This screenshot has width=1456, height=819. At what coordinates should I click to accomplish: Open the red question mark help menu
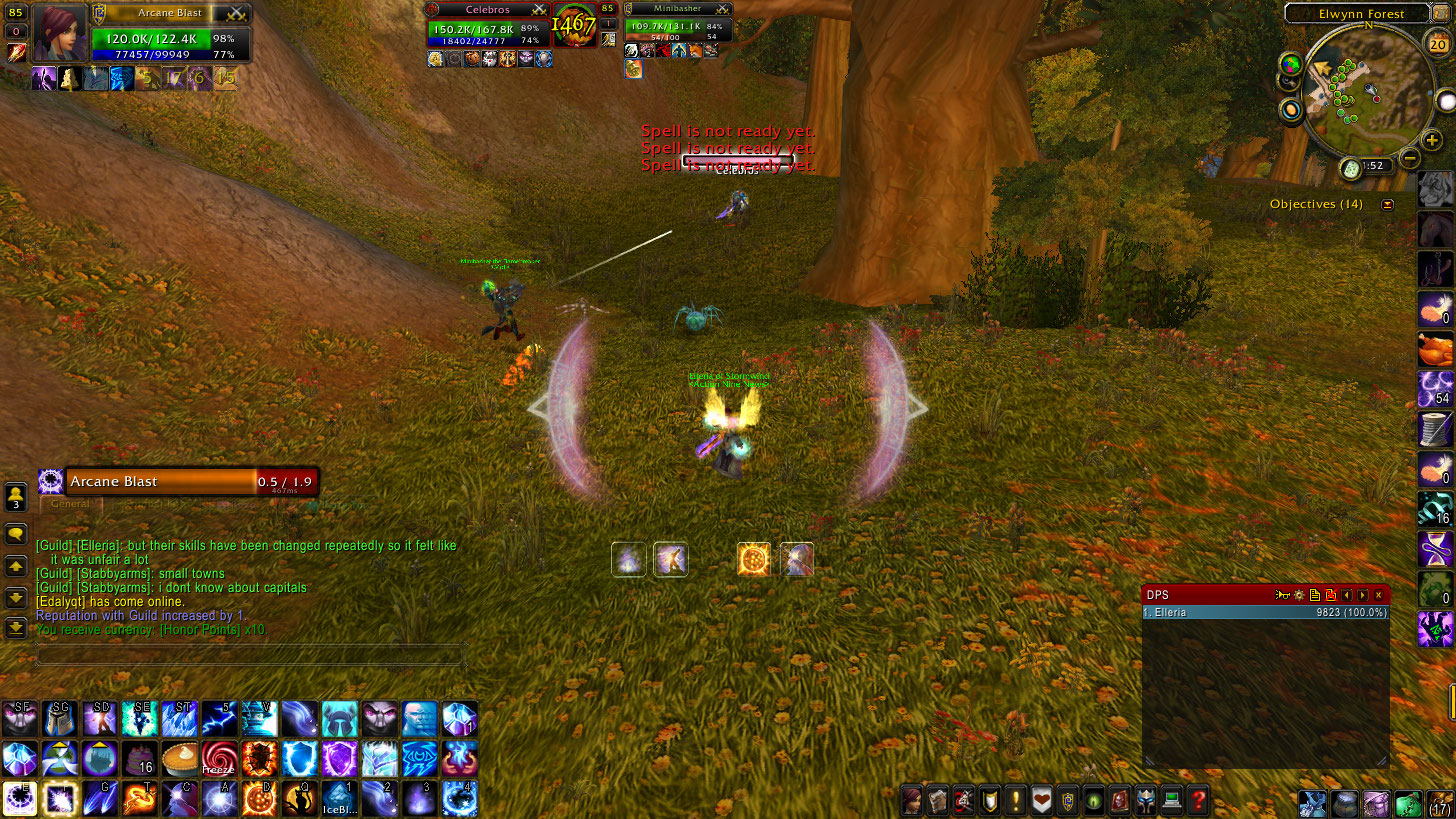point(1198,800)
